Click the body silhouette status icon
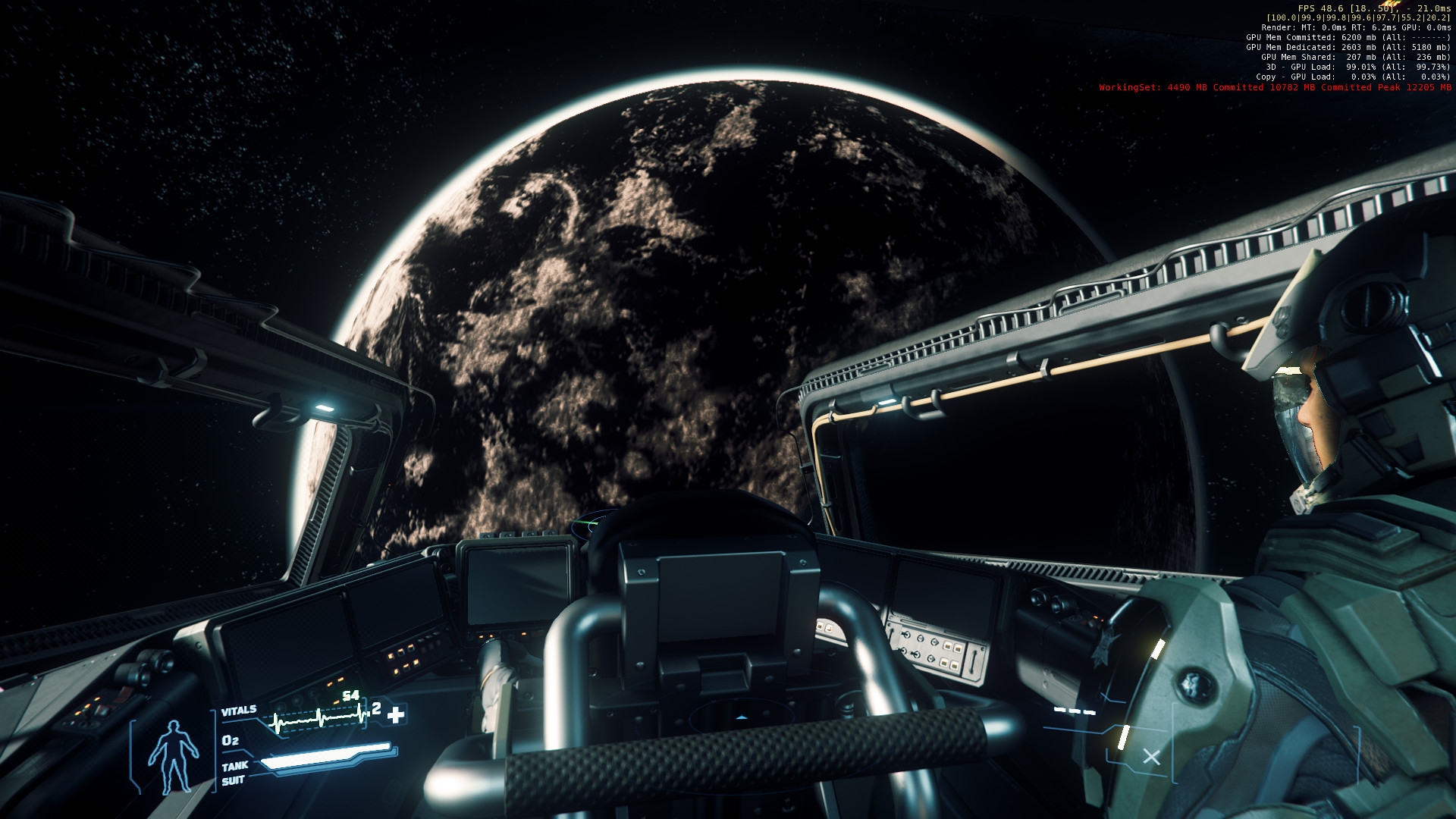The height and width of the screenshot is (819, 1456). pyautogui.click(x=173, y=756)
